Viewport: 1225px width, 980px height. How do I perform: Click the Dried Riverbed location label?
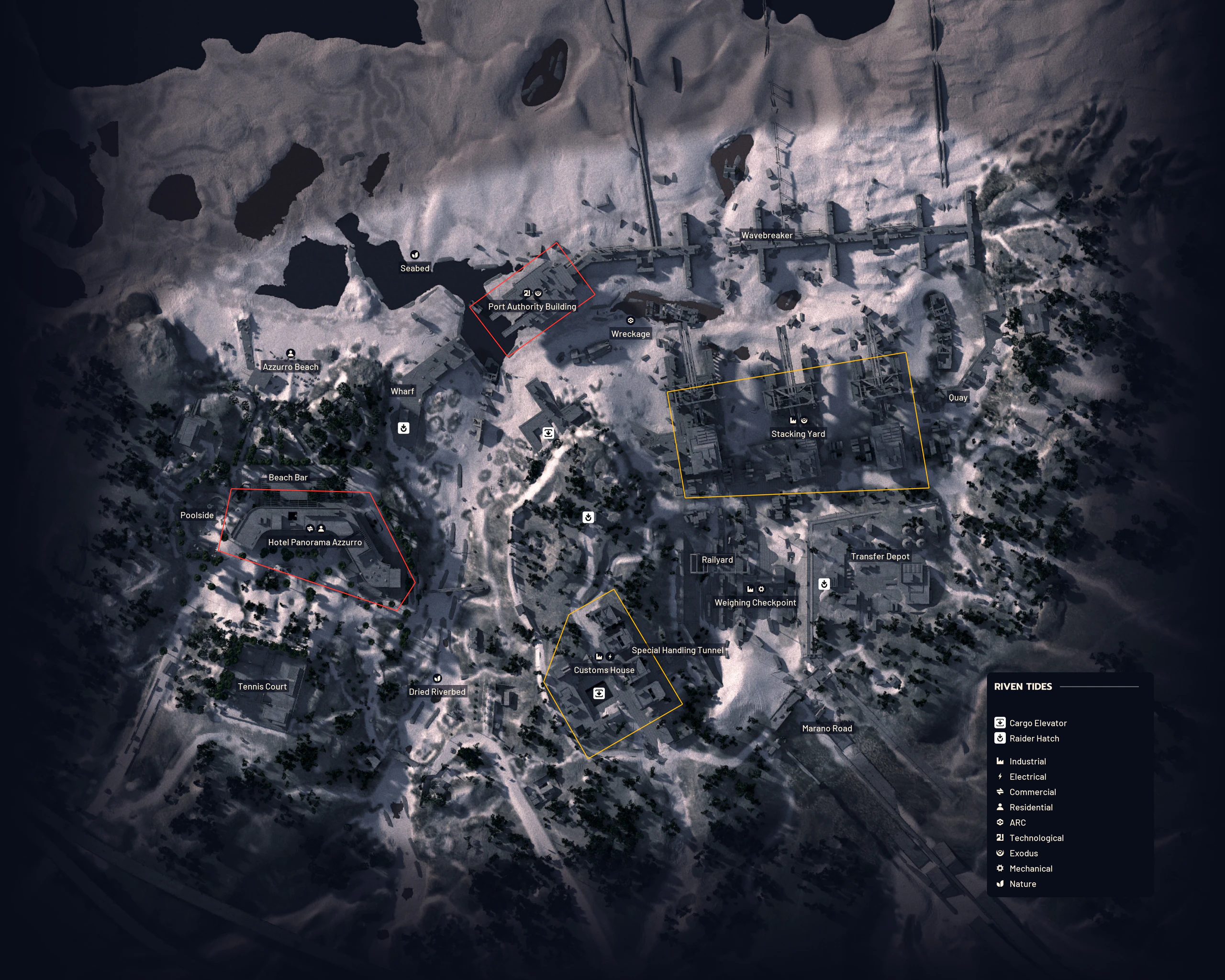437,692
